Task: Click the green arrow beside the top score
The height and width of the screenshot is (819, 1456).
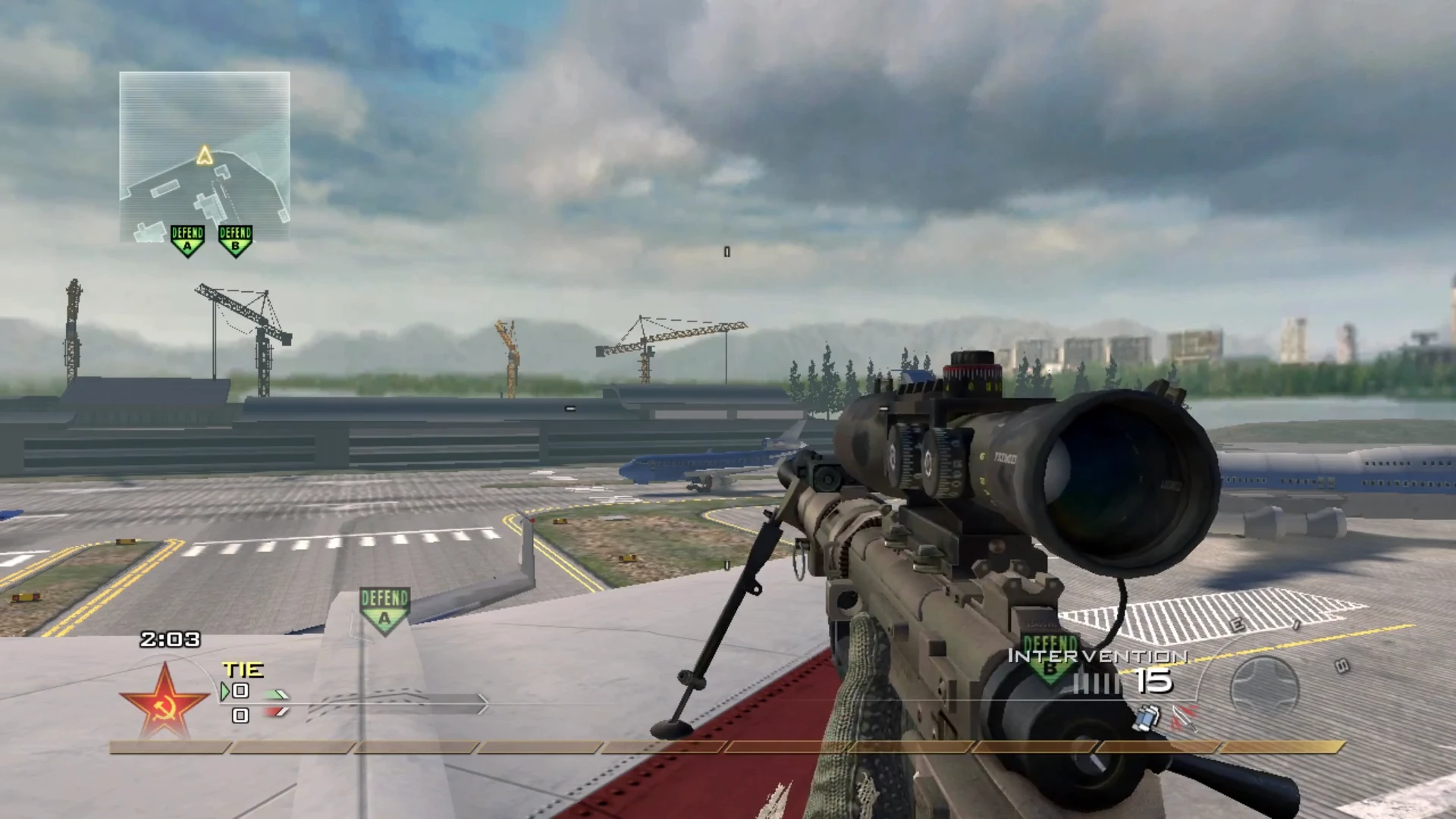Action: tap(223, 690)
